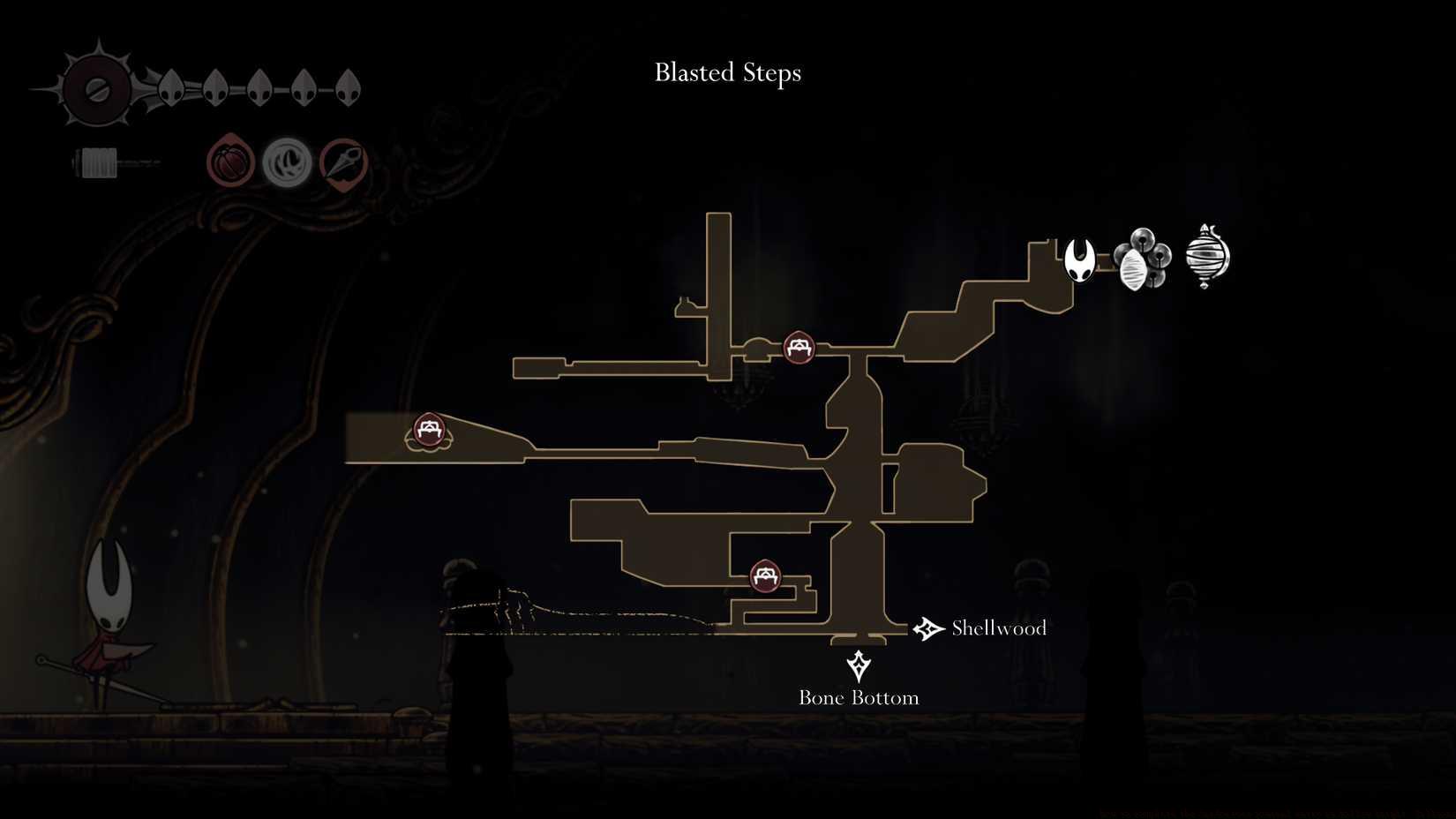Click the bench icon on the upper map corridor

tap(798, 349)
